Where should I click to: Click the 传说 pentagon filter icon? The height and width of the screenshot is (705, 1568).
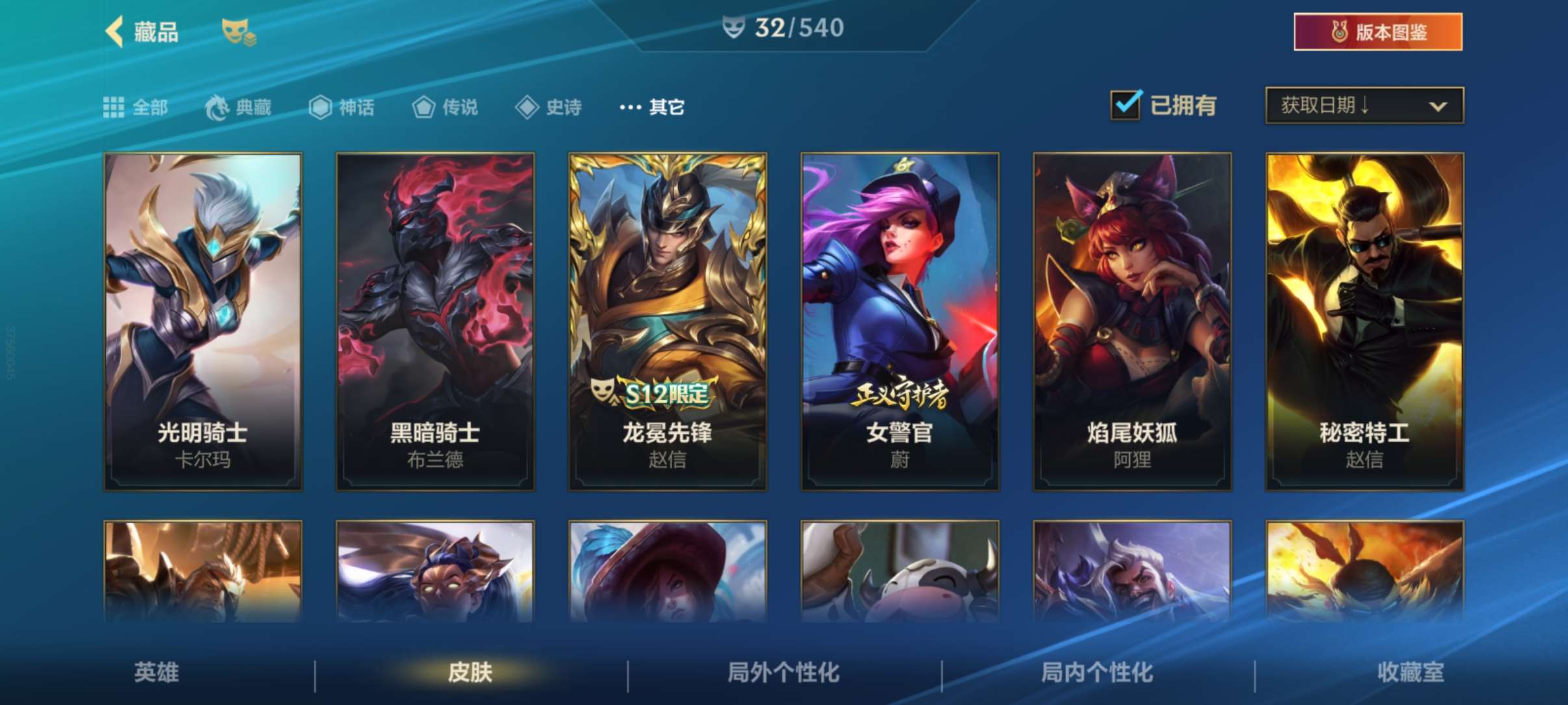425,107
